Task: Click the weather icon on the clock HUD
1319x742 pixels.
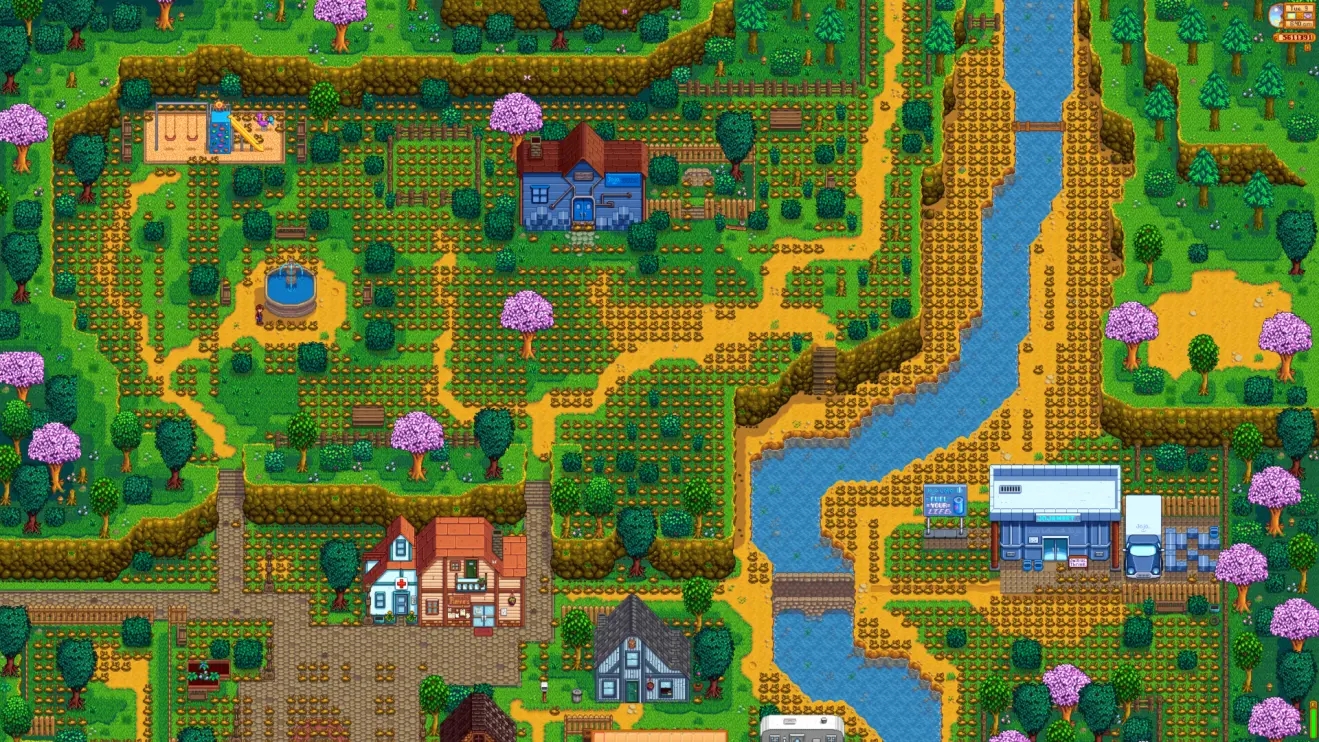Action: click(1276, 15)
